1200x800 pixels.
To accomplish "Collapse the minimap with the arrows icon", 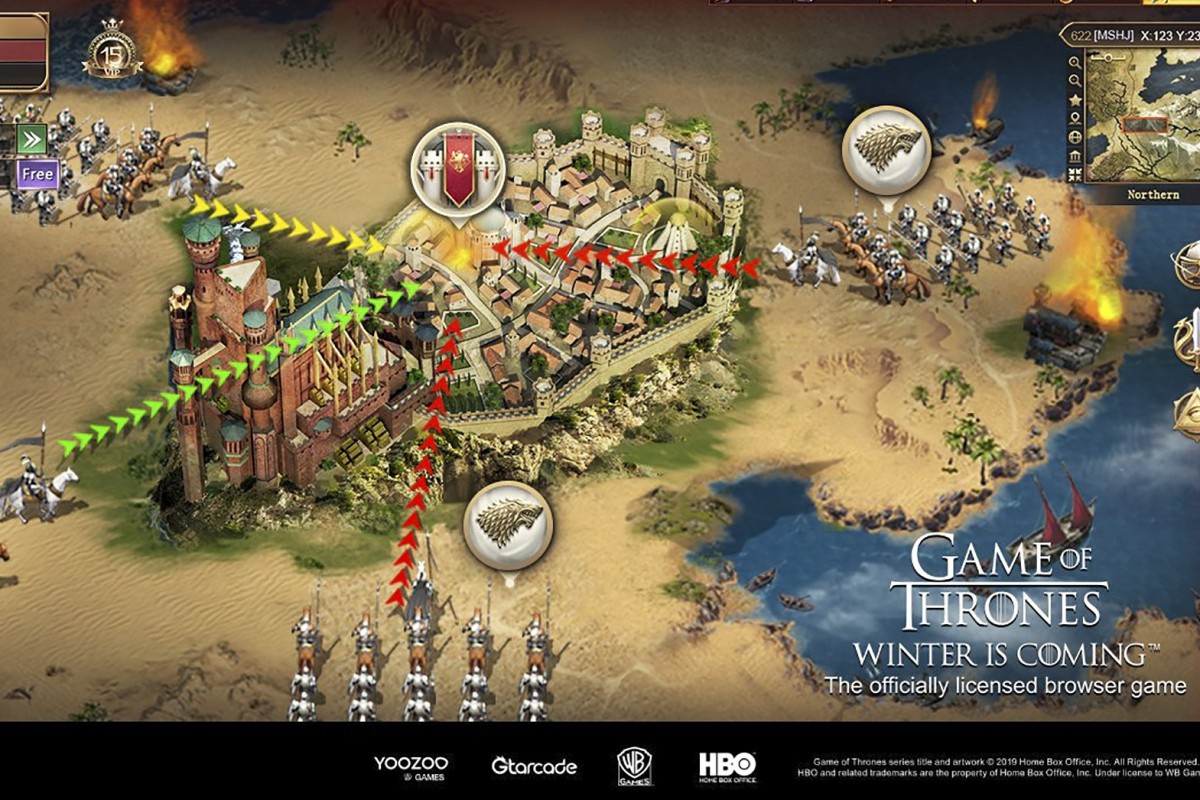I will coord(1075,175).
